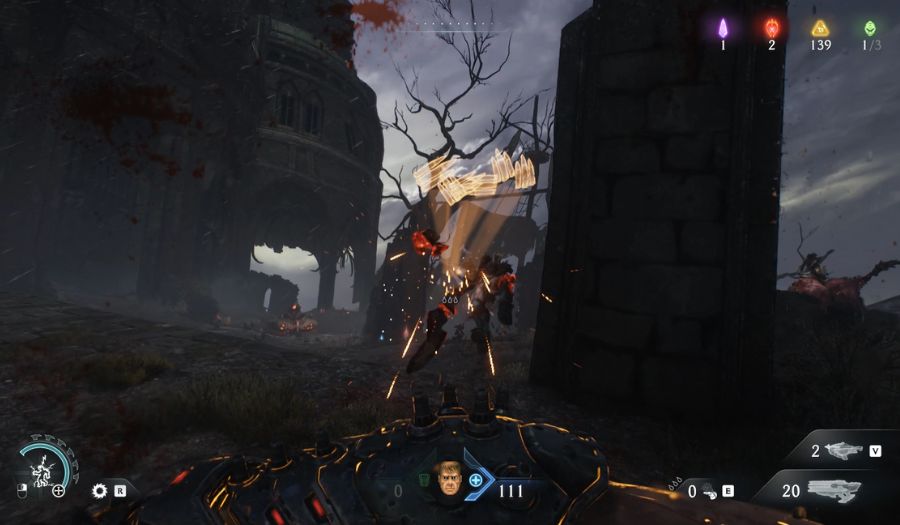Trigger the spiked saw ability icon
The width and height of the screenshot is (900, 525).
point(99,490)
